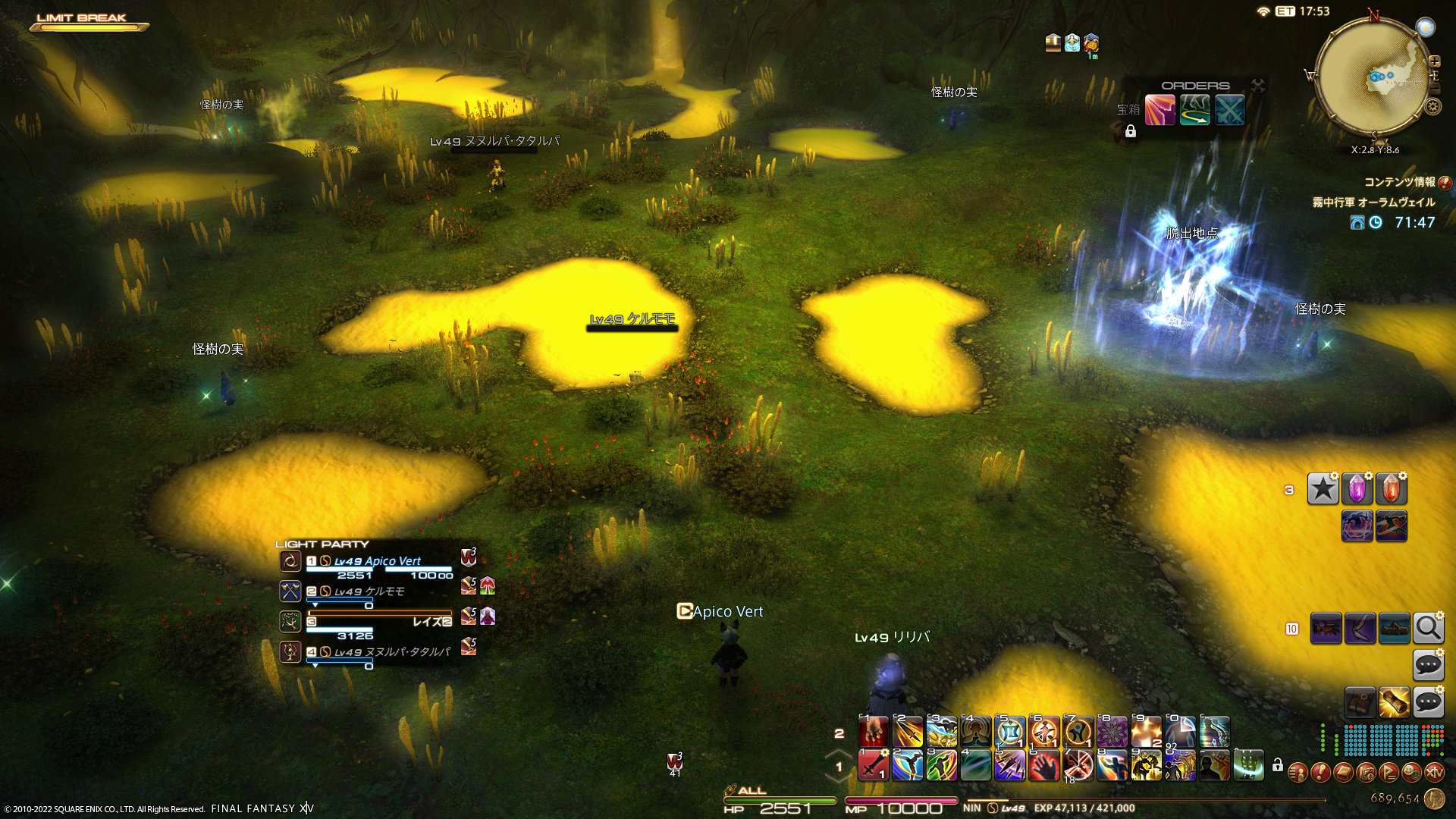This screenshot has width=1456, height=819.
Task: Use the red open-hand ability on hotbar 1
Action: (1043, 765)
